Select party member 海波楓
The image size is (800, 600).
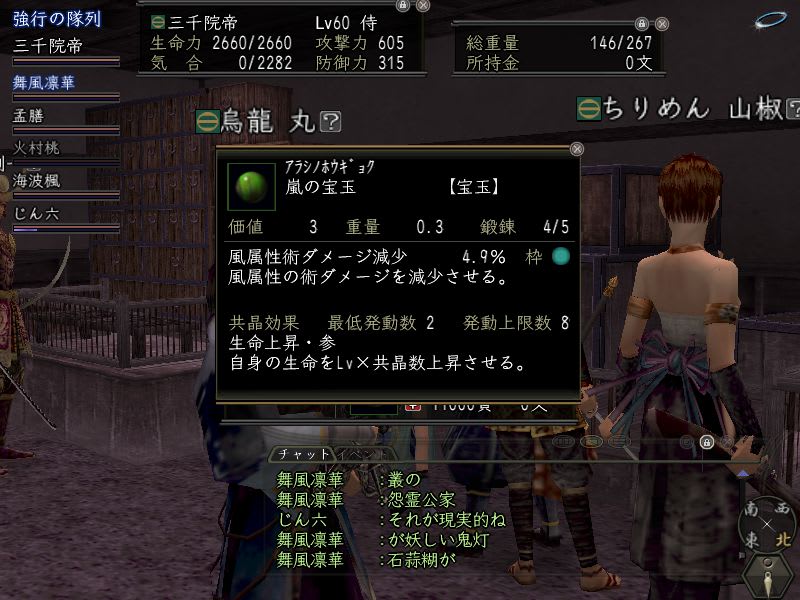tap(37, 181)
